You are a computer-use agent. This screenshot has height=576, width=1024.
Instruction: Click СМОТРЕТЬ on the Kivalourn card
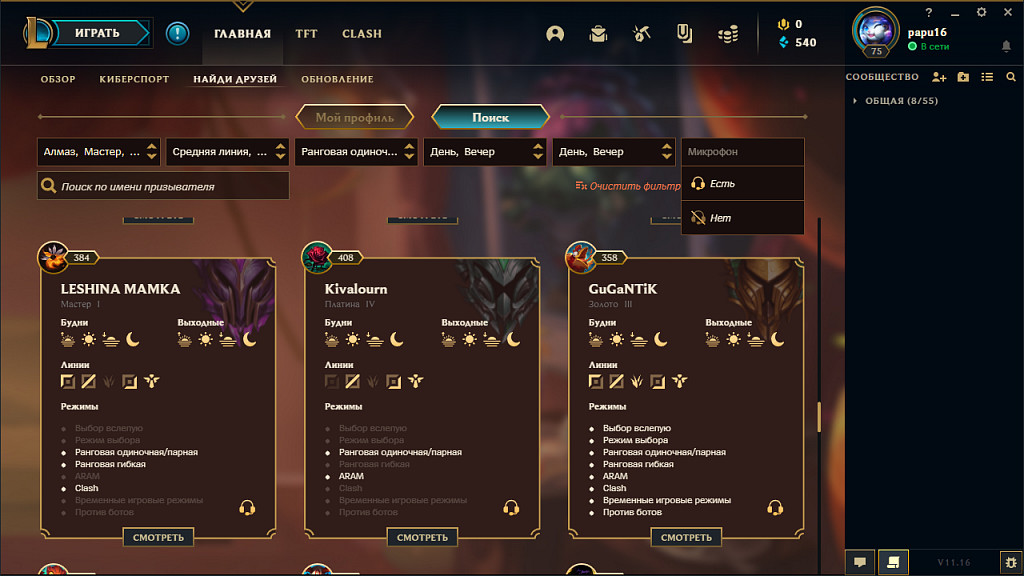tap(422, 537)
